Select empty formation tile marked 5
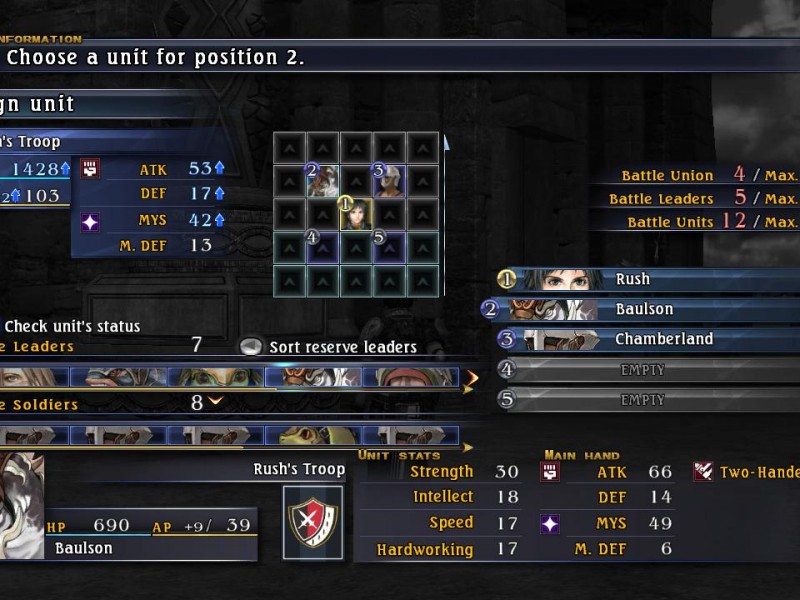Viewport: 800px width, 600px height. pos(390,247)
